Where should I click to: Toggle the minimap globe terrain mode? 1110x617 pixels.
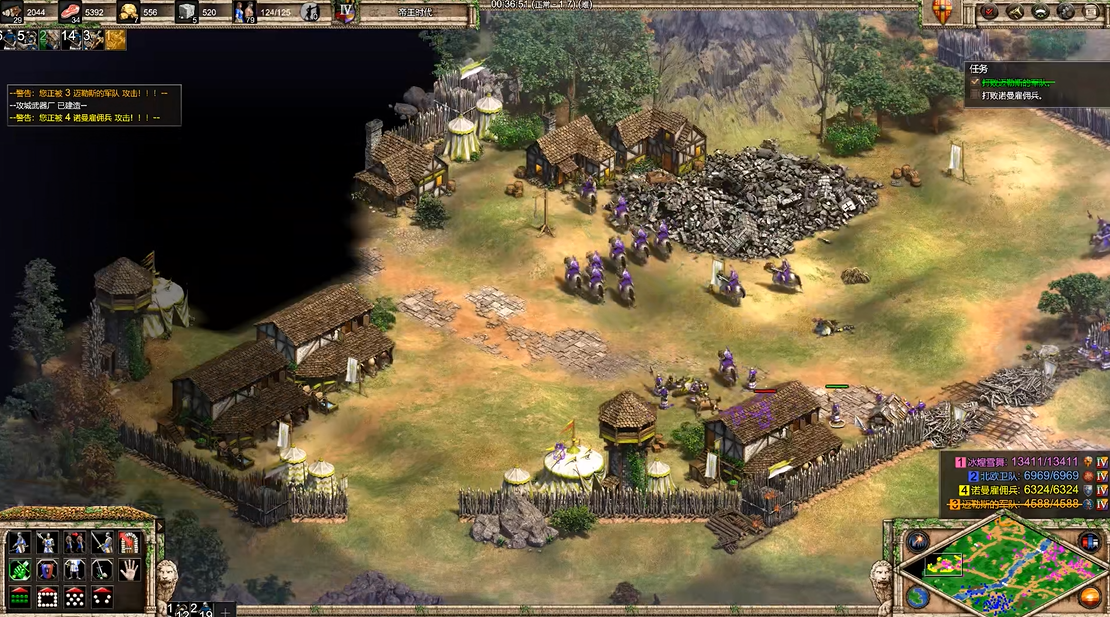pos(917,597)
